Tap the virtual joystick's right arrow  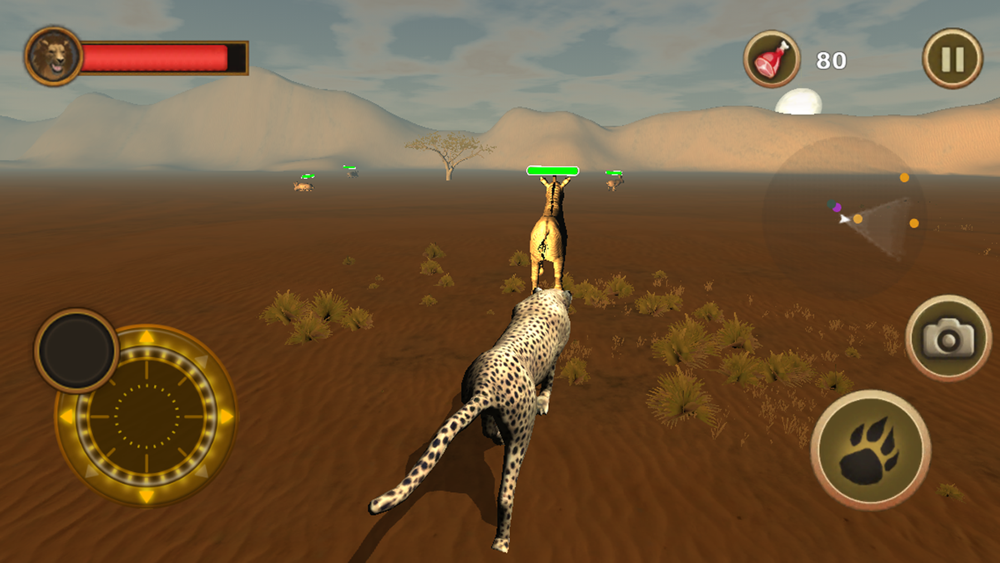point(226,415)
